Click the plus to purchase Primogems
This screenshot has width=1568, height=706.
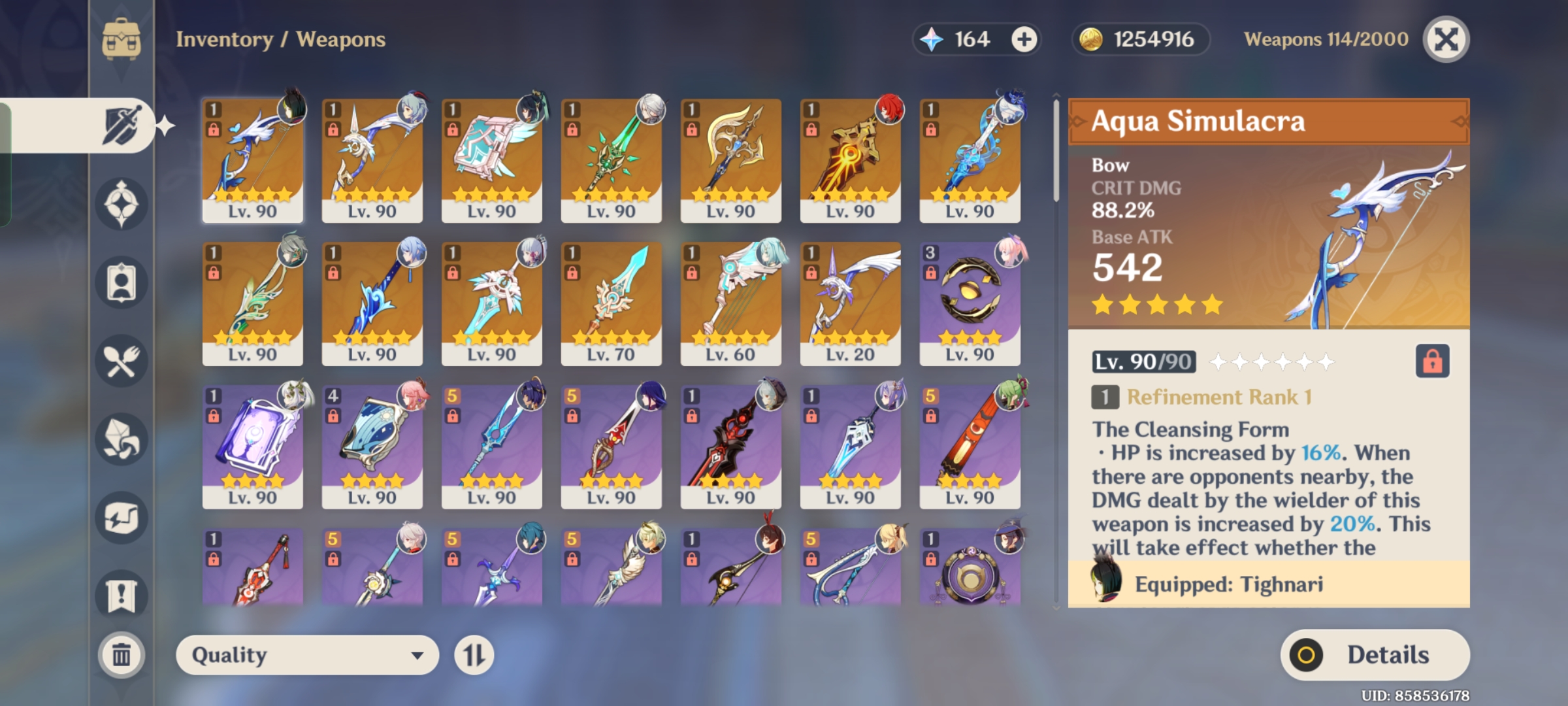[x=1024, y=39]
